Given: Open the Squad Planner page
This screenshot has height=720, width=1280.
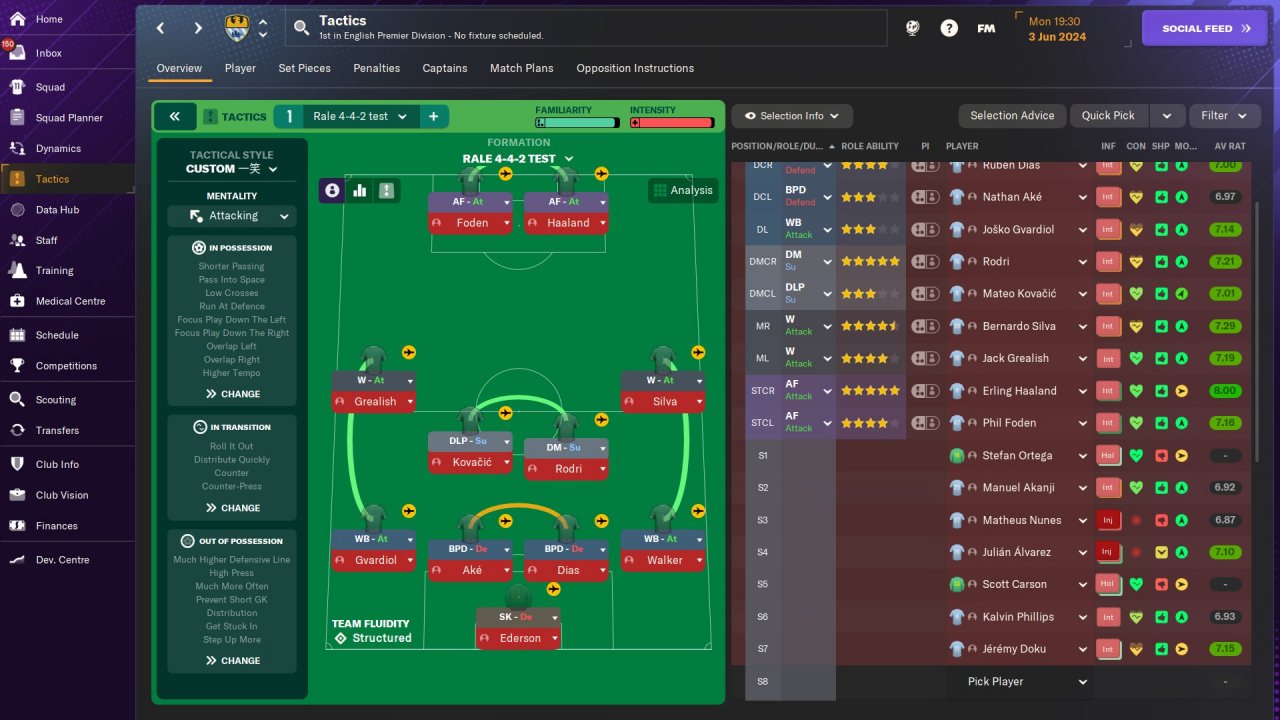Looking at the screenshot, I should (69, 118).
